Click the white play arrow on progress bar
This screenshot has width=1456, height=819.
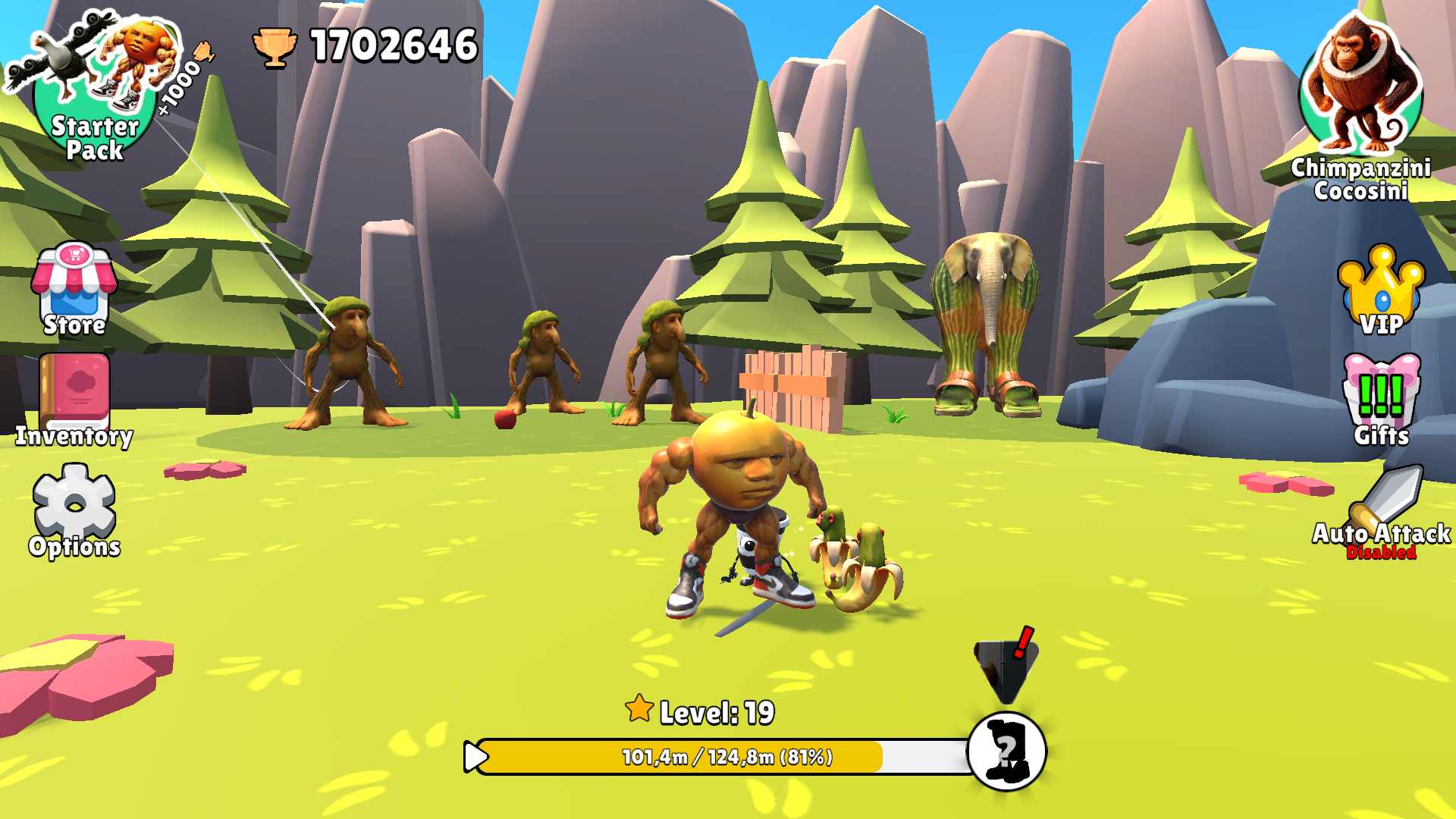click(476, 755)
